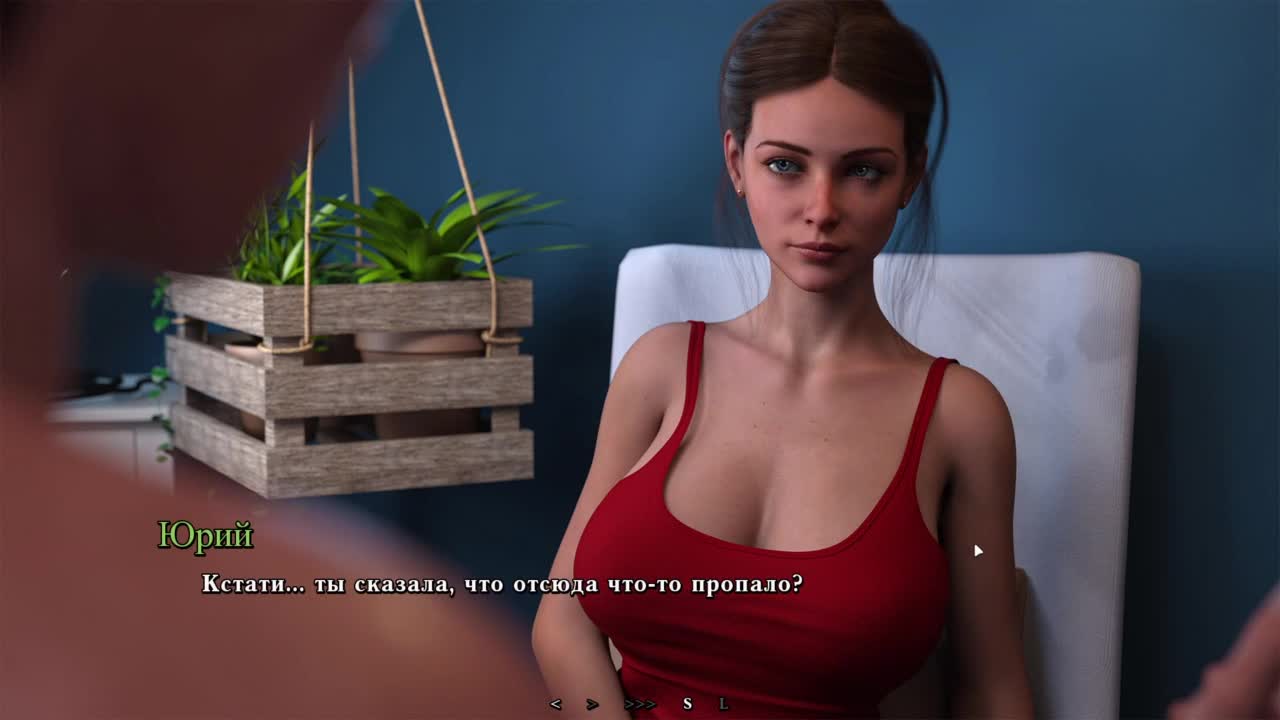Advance dialogue with the single ">" button
This screenshot has height=720, width=1280.
[592, 704]
